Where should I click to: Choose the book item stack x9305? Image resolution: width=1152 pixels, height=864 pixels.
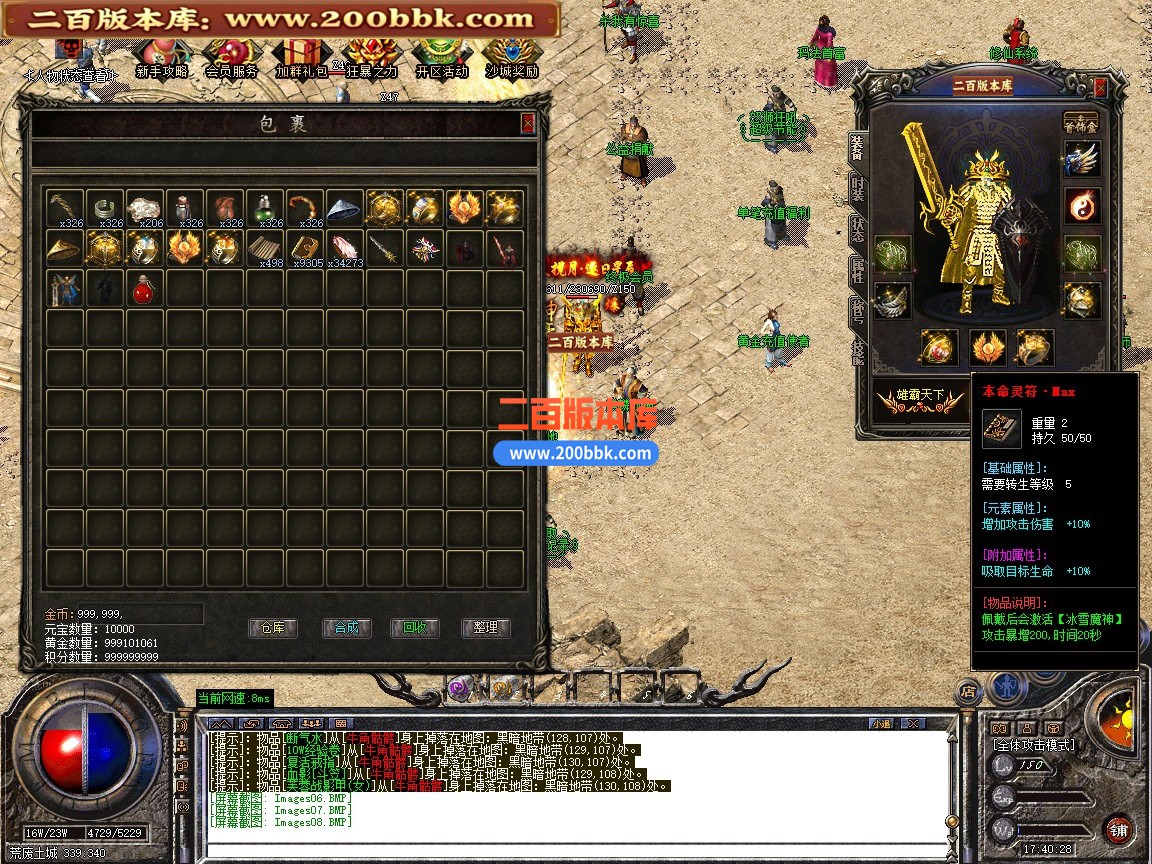[x=304, y=248]
